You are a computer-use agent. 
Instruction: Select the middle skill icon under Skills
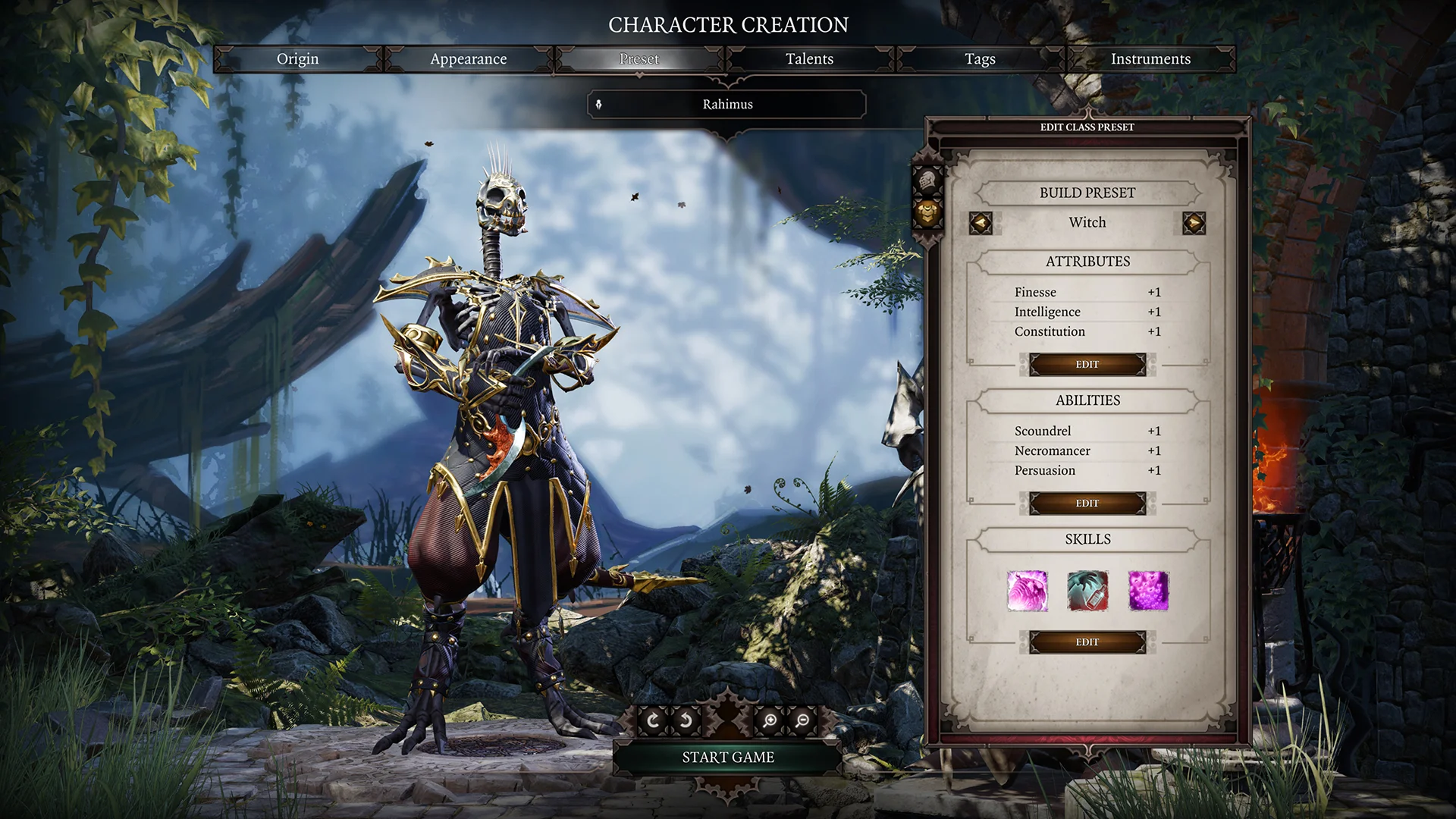[x=1087, y=592]
